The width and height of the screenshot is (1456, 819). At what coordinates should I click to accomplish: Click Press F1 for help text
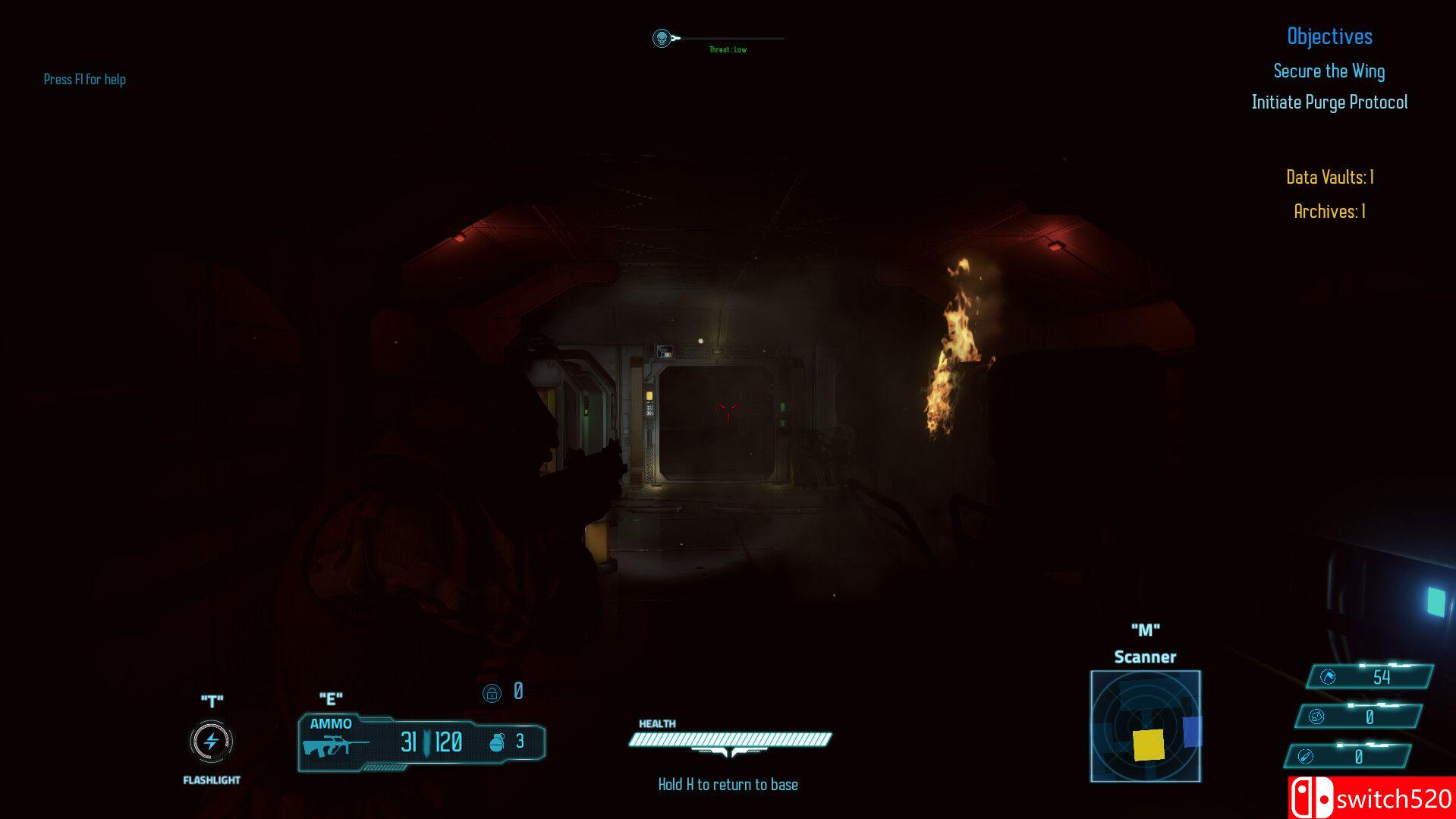click(x=85, y=79)
